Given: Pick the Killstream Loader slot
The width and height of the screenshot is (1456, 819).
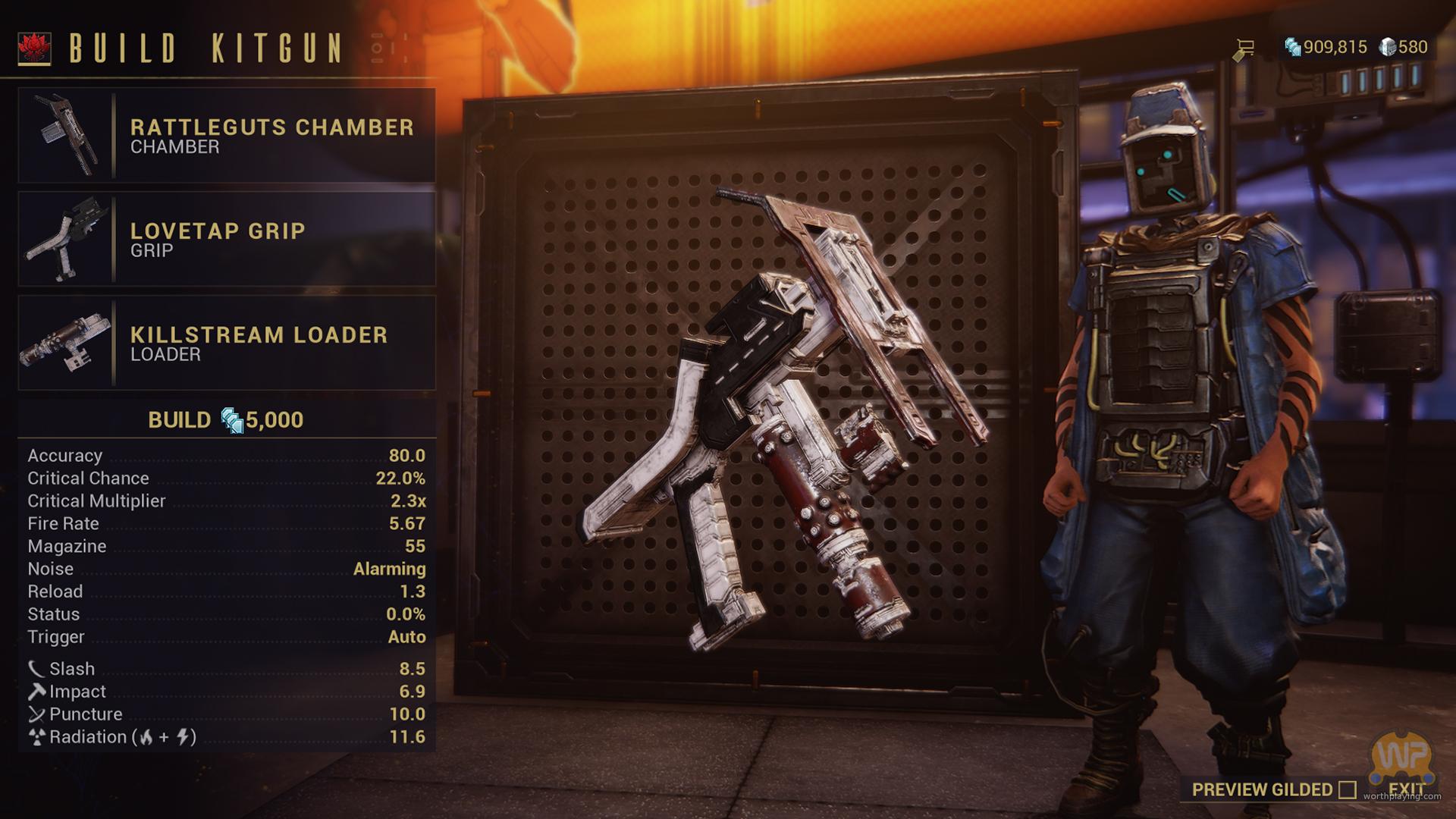Looking at the screenshot, I should tap(227, 343).
